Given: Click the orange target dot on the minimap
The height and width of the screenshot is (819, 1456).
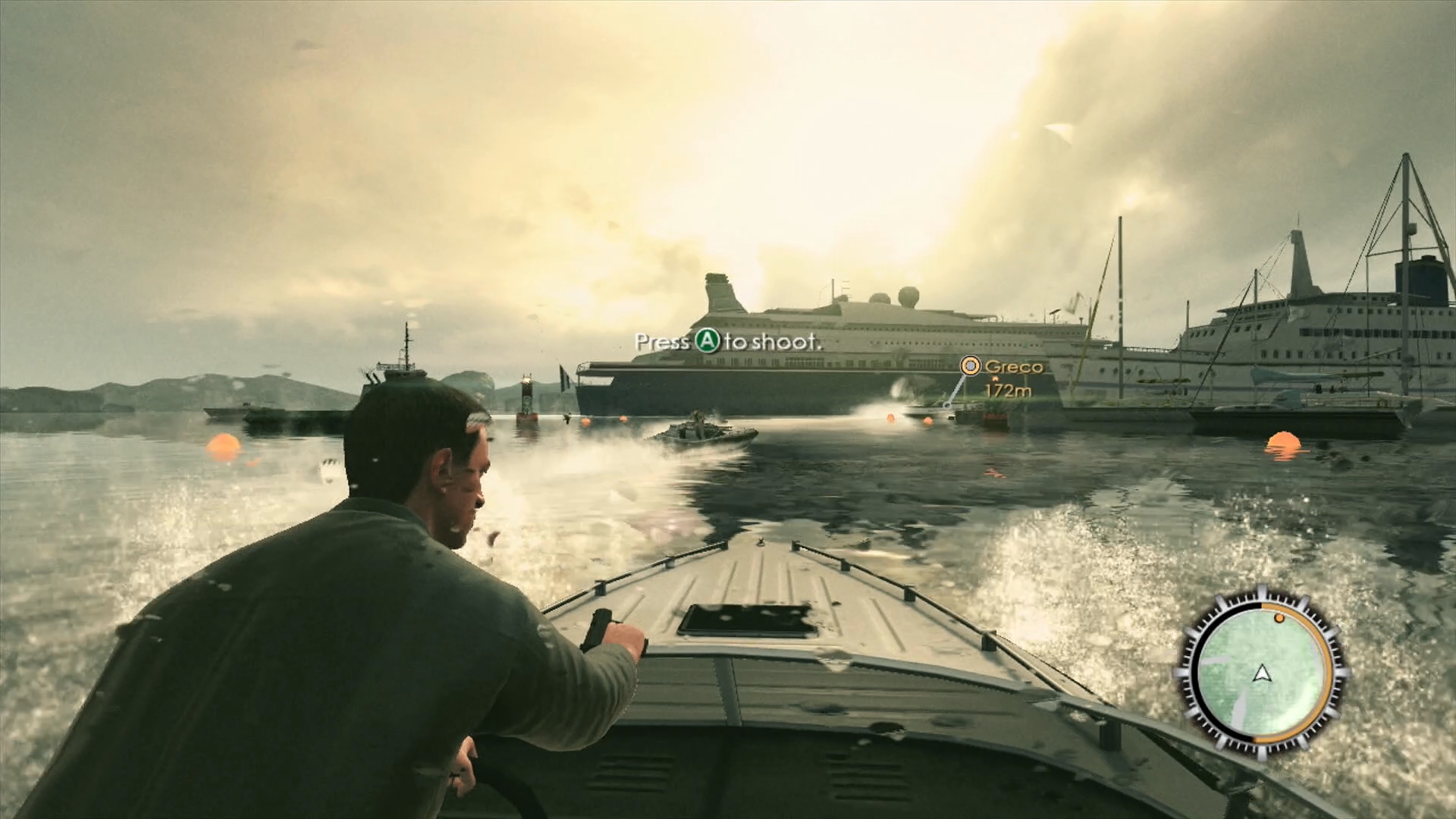Looking at the screenshot, I should click(1279, 618).
